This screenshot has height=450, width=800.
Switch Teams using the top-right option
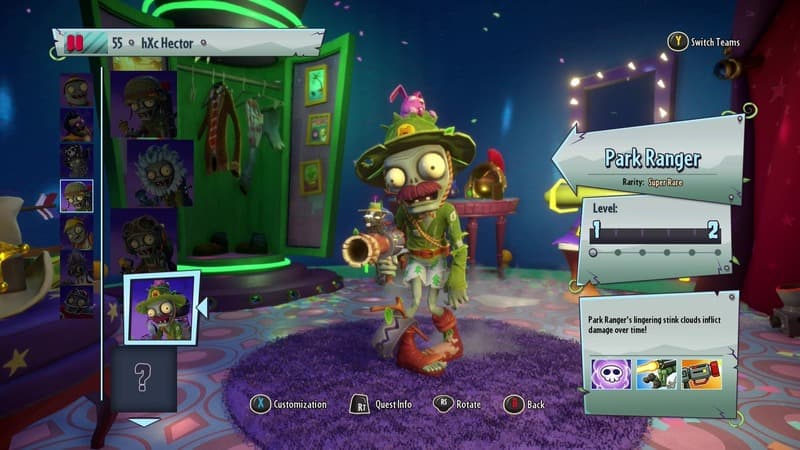pyautogui.click(x=709, y=42)
